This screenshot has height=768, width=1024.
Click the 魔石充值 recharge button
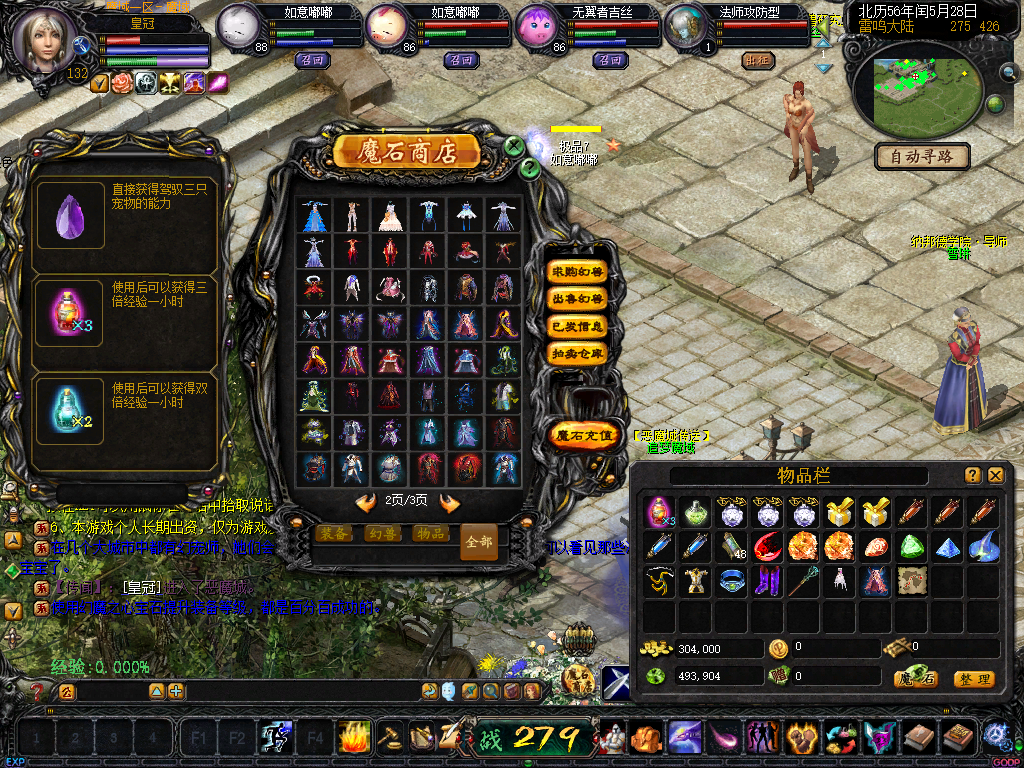[584, 435]
